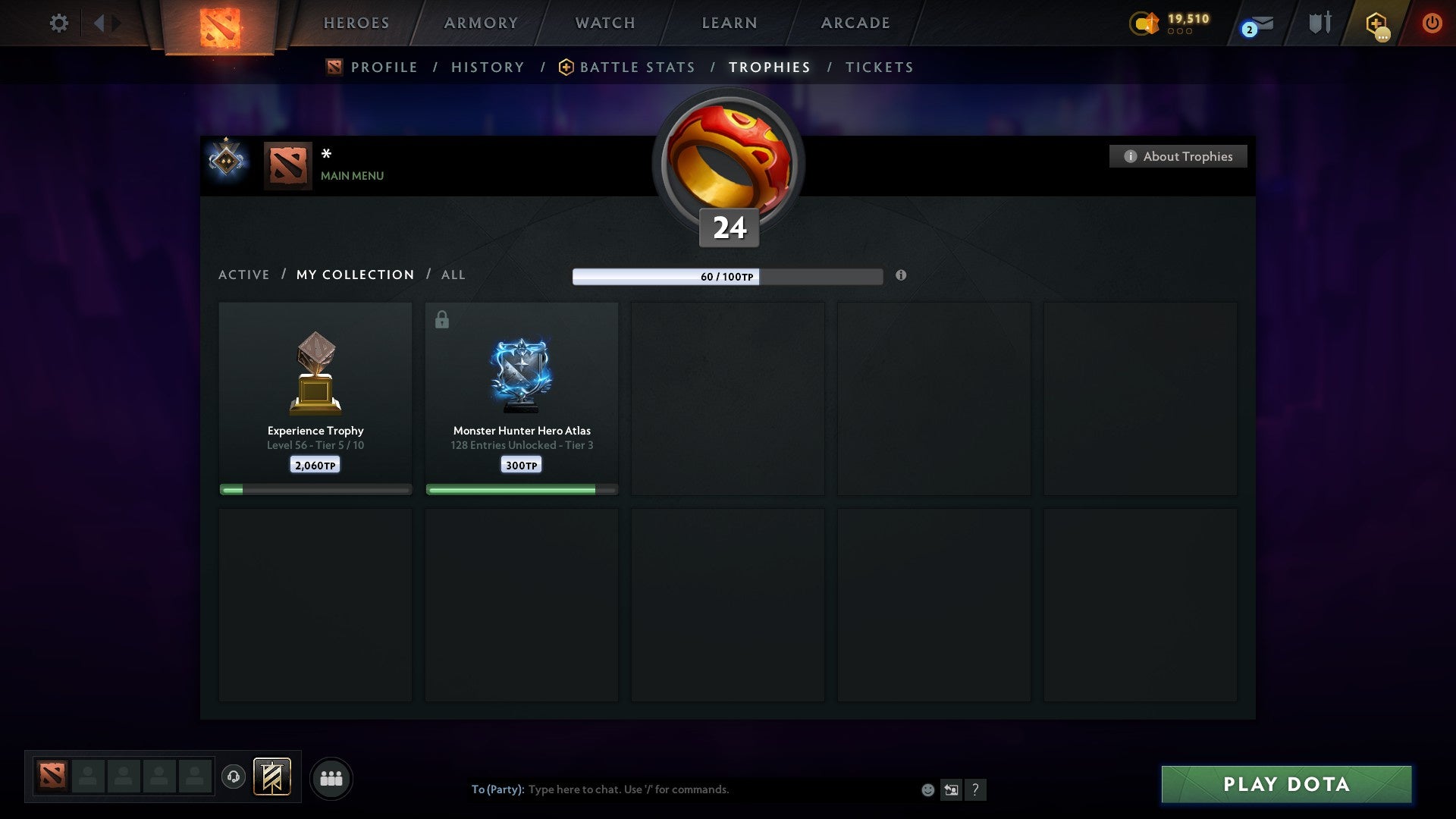Open the Dota Plus hexagon icon
Screen dimensions: 1456x819
click(x=1376, y=23)
